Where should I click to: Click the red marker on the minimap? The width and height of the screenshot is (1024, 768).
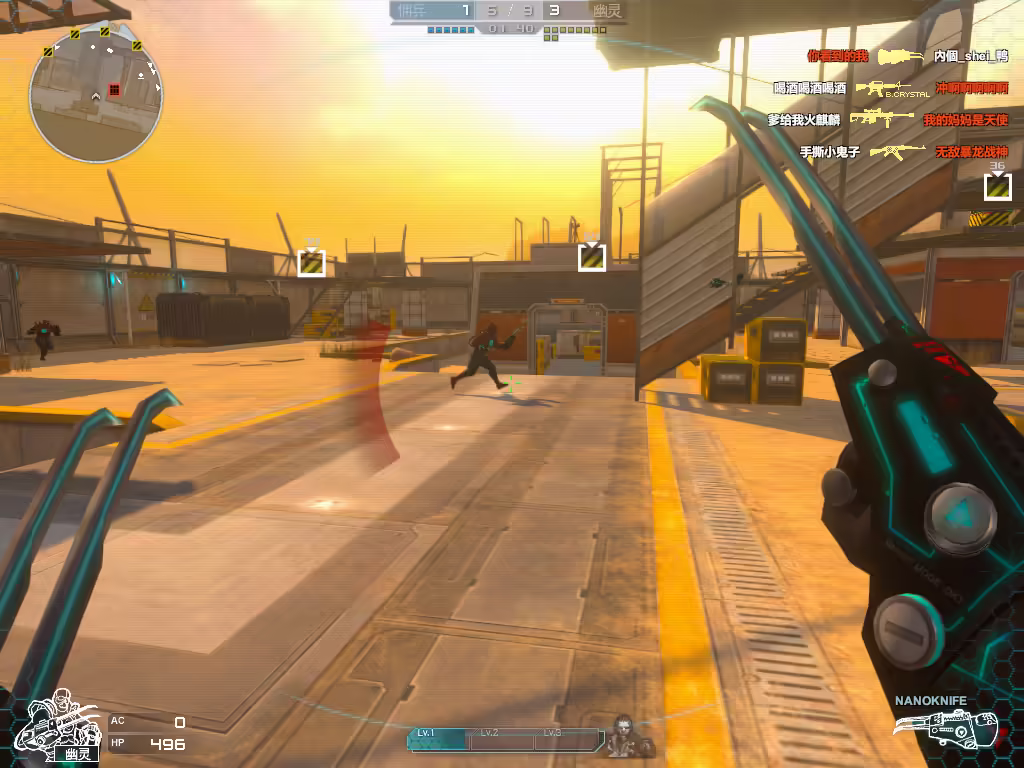[114, 90]
